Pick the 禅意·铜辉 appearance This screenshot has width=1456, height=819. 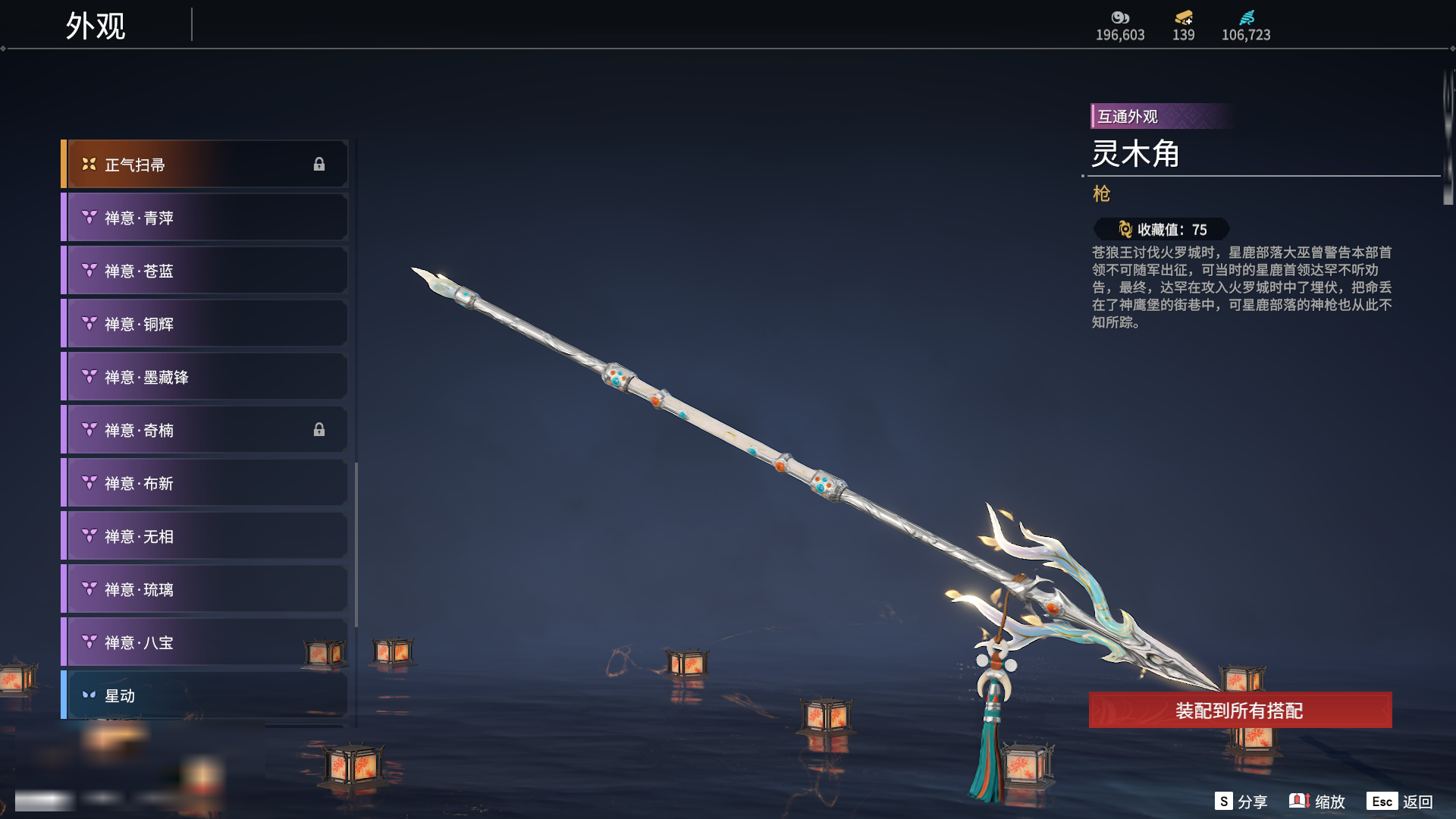(205, 324)
